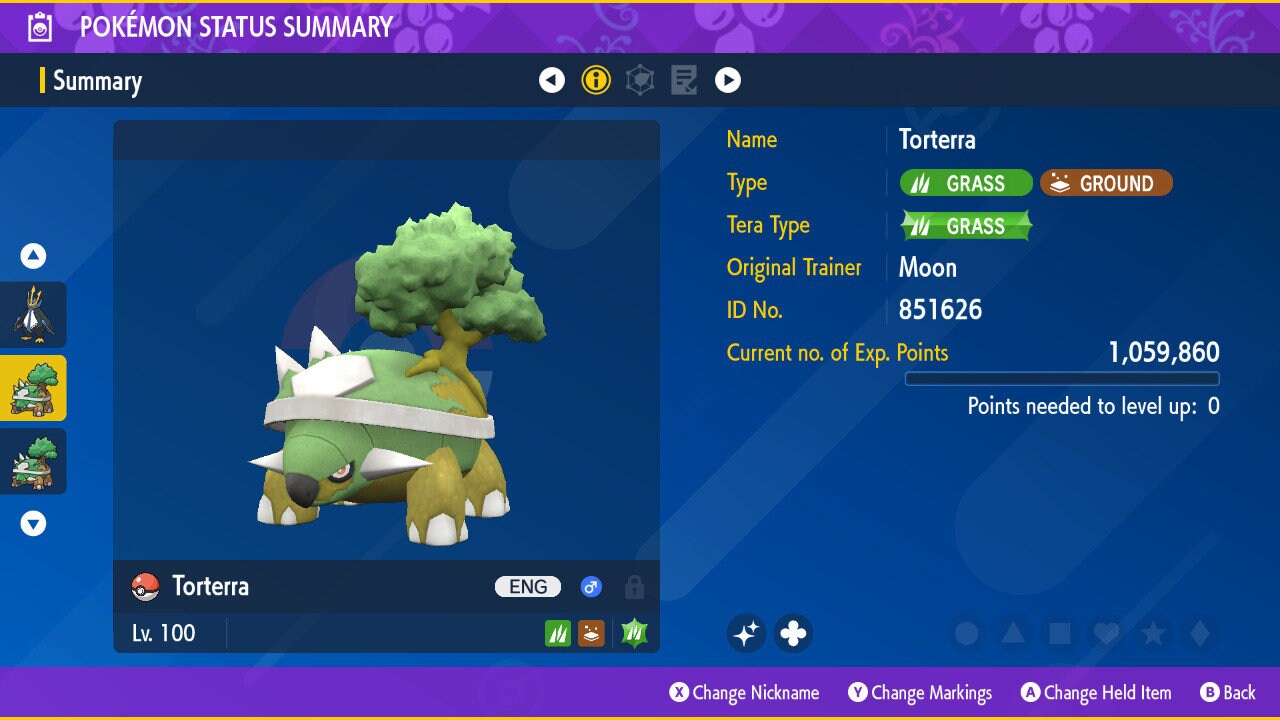Go to the next summary page arrow
The height and width of the screenshot is (720, 1280).
pos(728,80)
